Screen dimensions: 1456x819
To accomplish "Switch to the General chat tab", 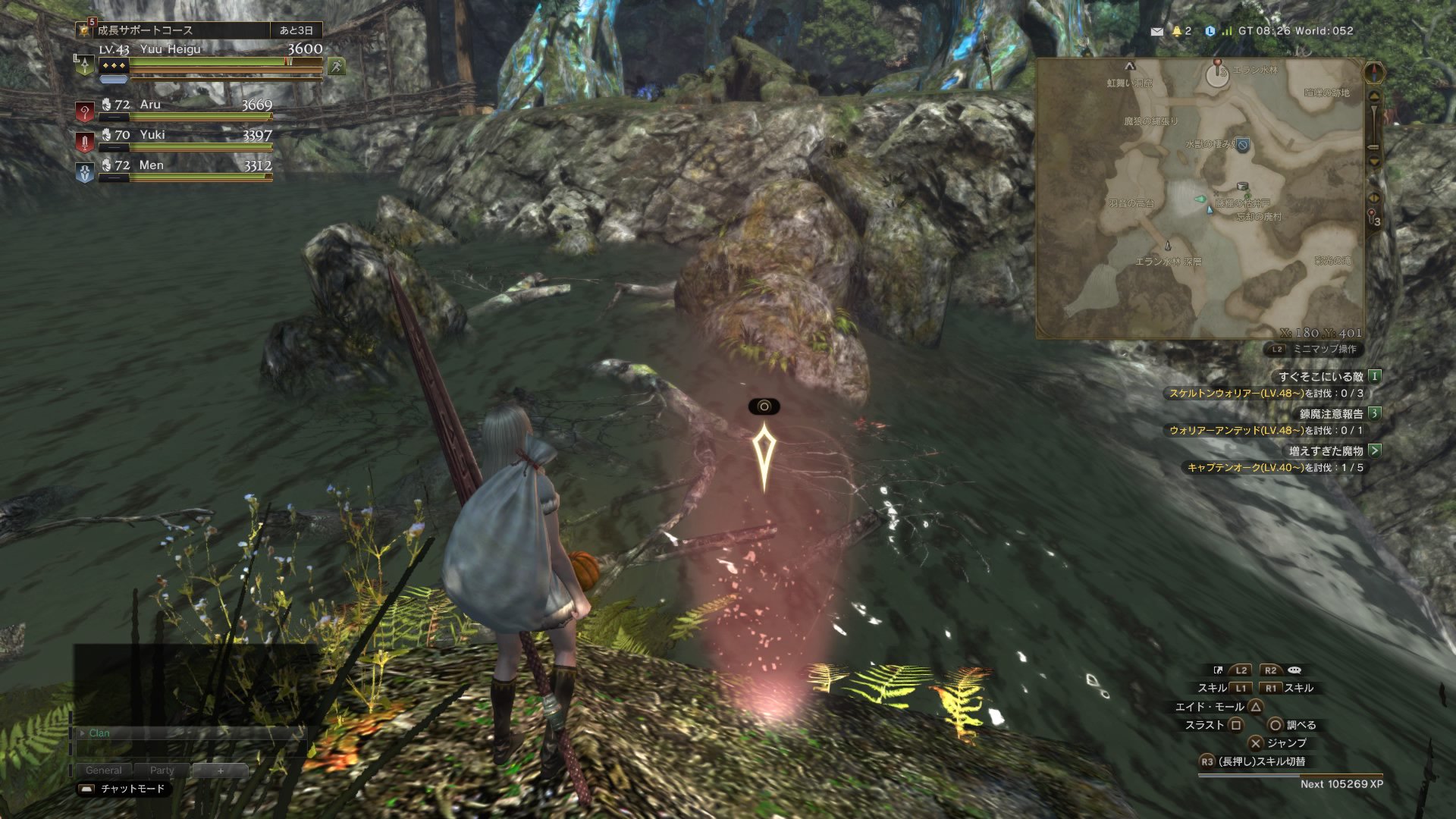I will [104, 770].
